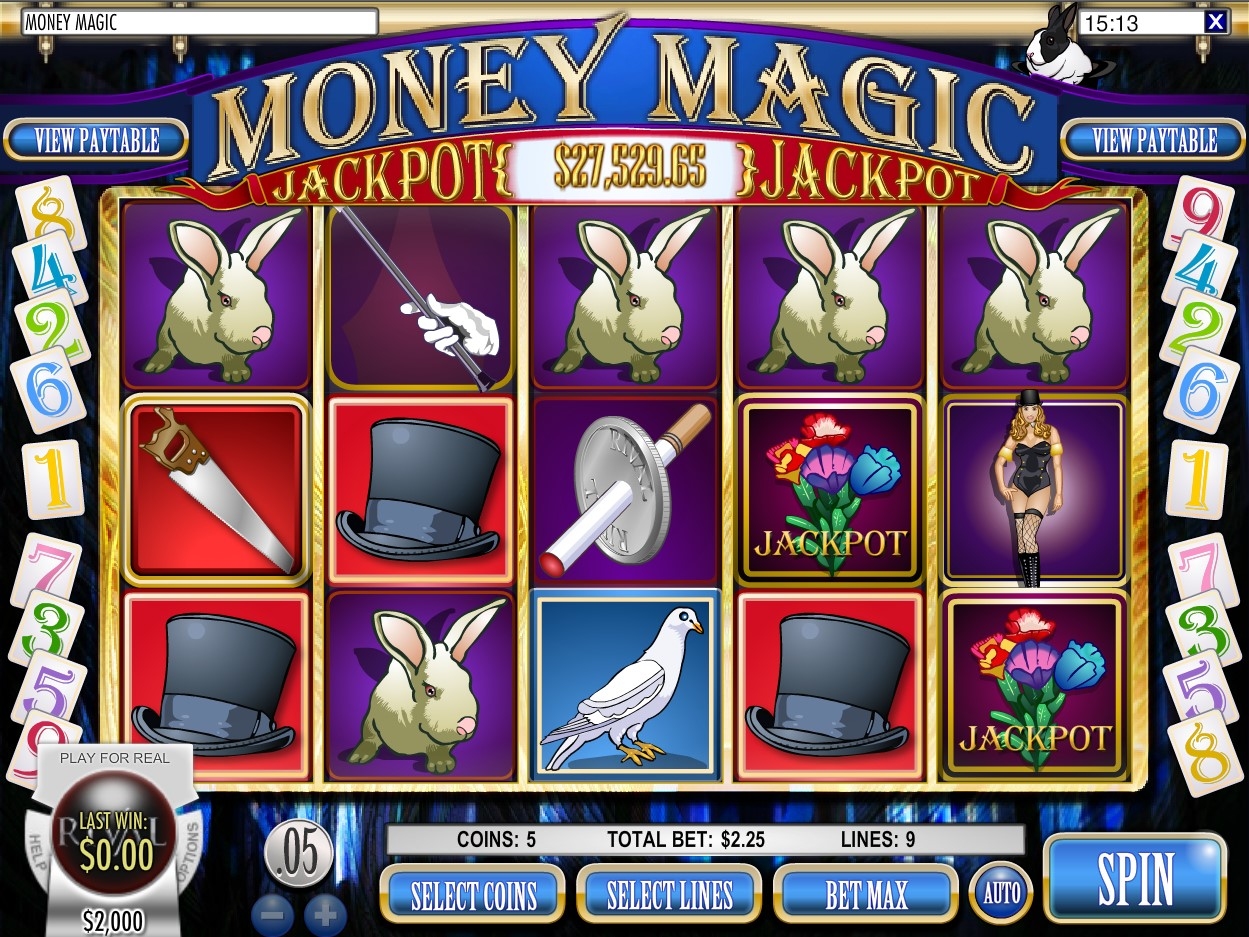The image size is (1249, 937).
Task: Click the Select Coins button
Action: click(x=473, y=894)
